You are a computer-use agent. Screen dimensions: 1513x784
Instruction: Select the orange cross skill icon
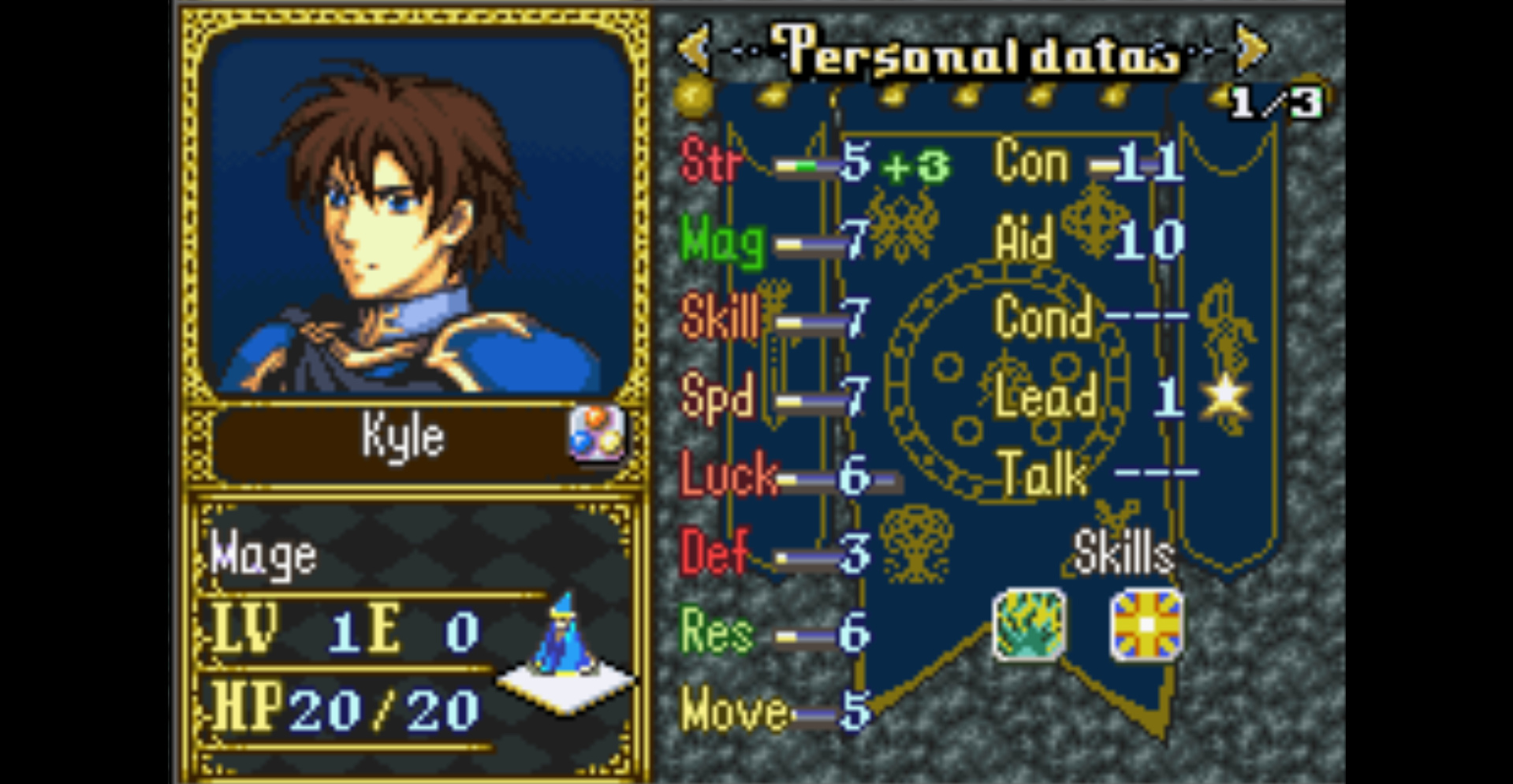pos(1146,625)
